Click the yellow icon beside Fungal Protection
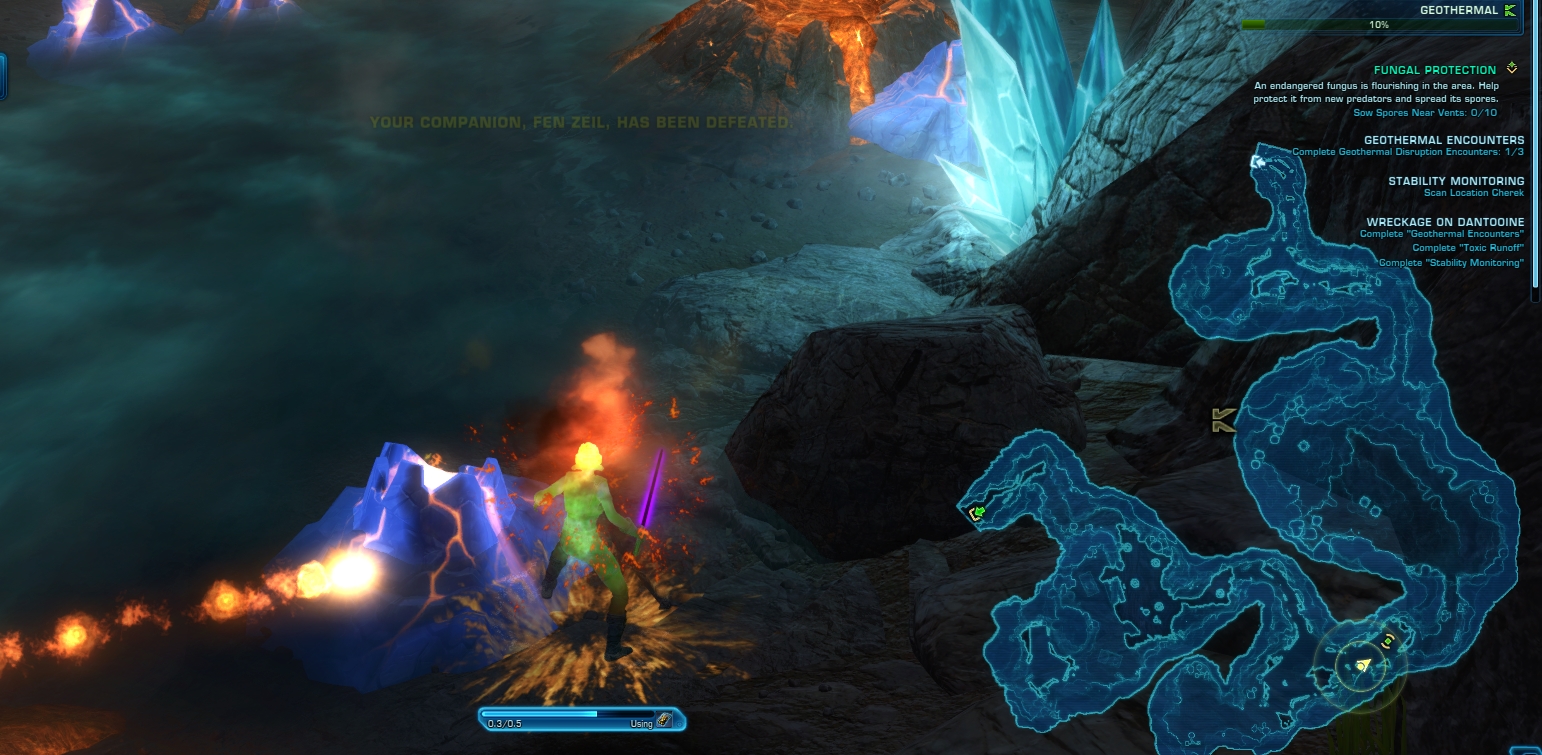Screen dimensions: 1542x755 tap(1511, 69)
